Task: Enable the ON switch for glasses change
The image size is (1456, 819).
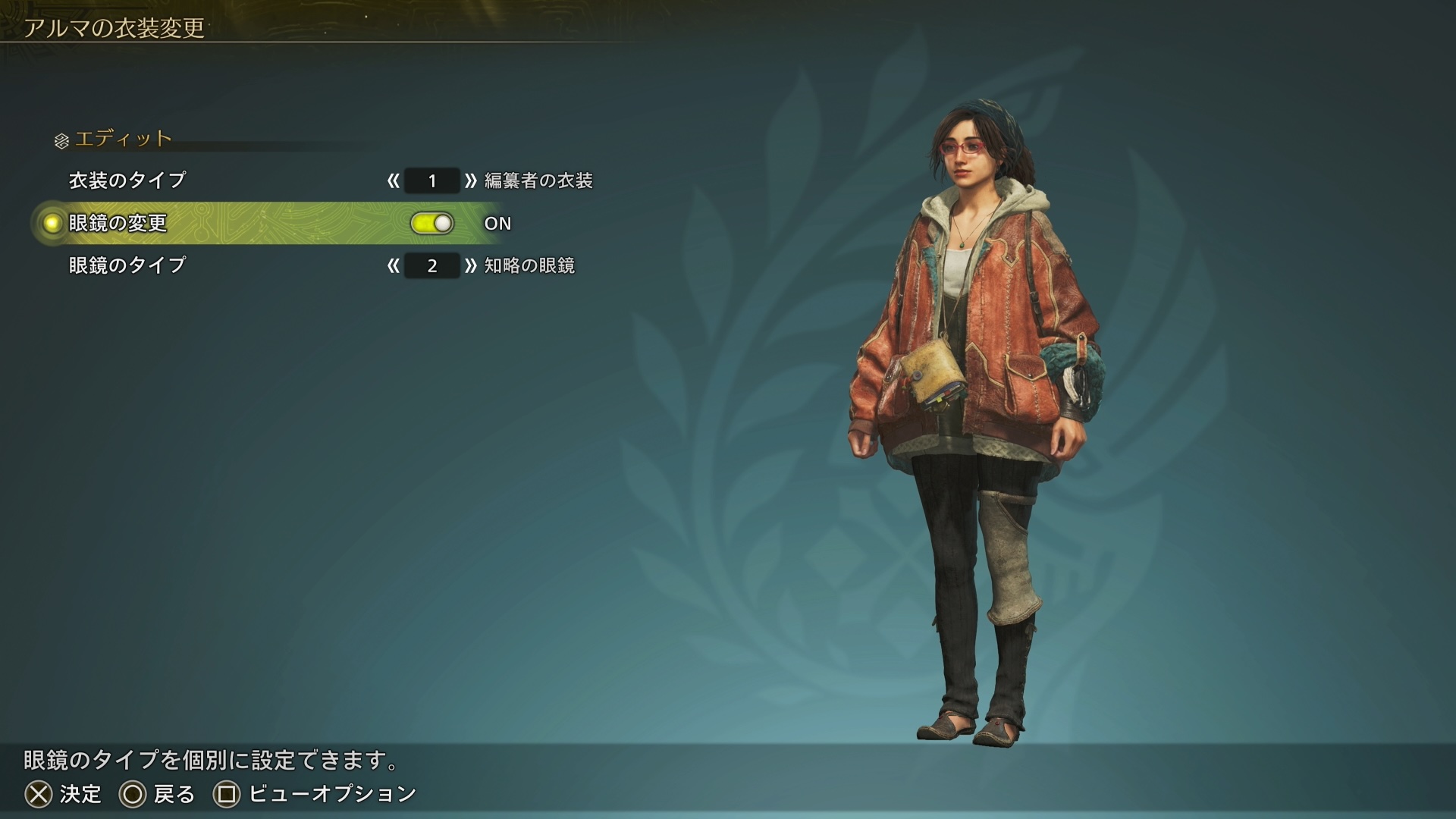Action: pos(432,222)
